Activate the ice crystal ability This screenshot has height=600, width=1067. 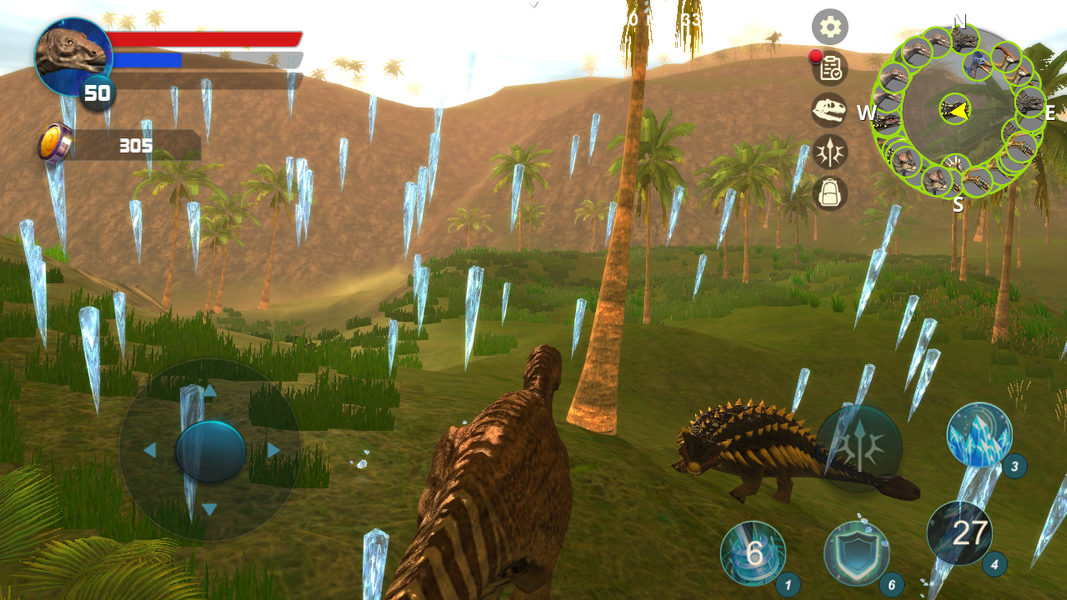tap(979, 436)
